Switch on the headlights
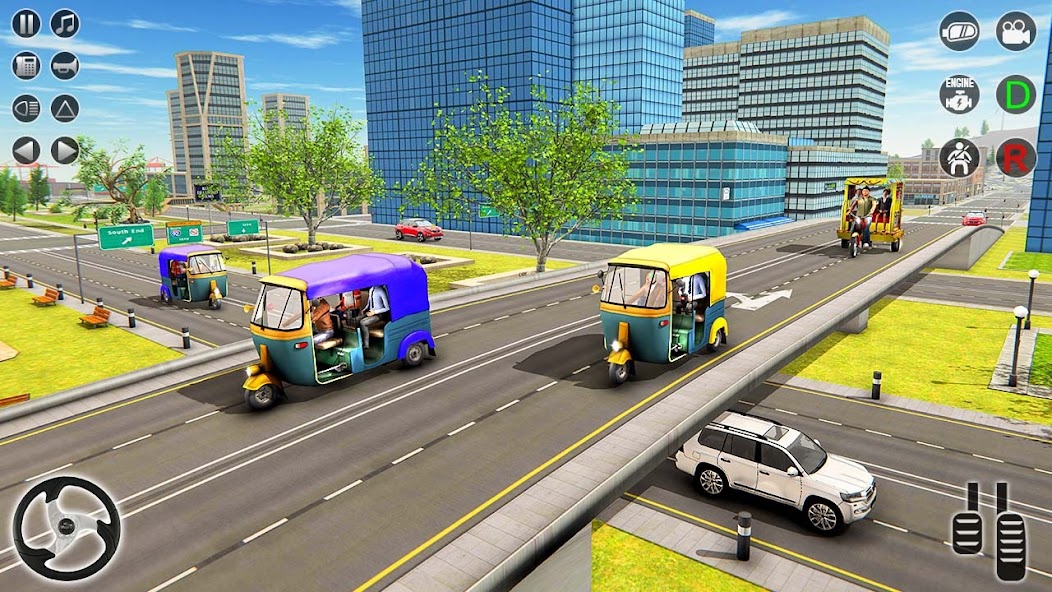Screen dimensions: 1052x592 pos(26,108)
